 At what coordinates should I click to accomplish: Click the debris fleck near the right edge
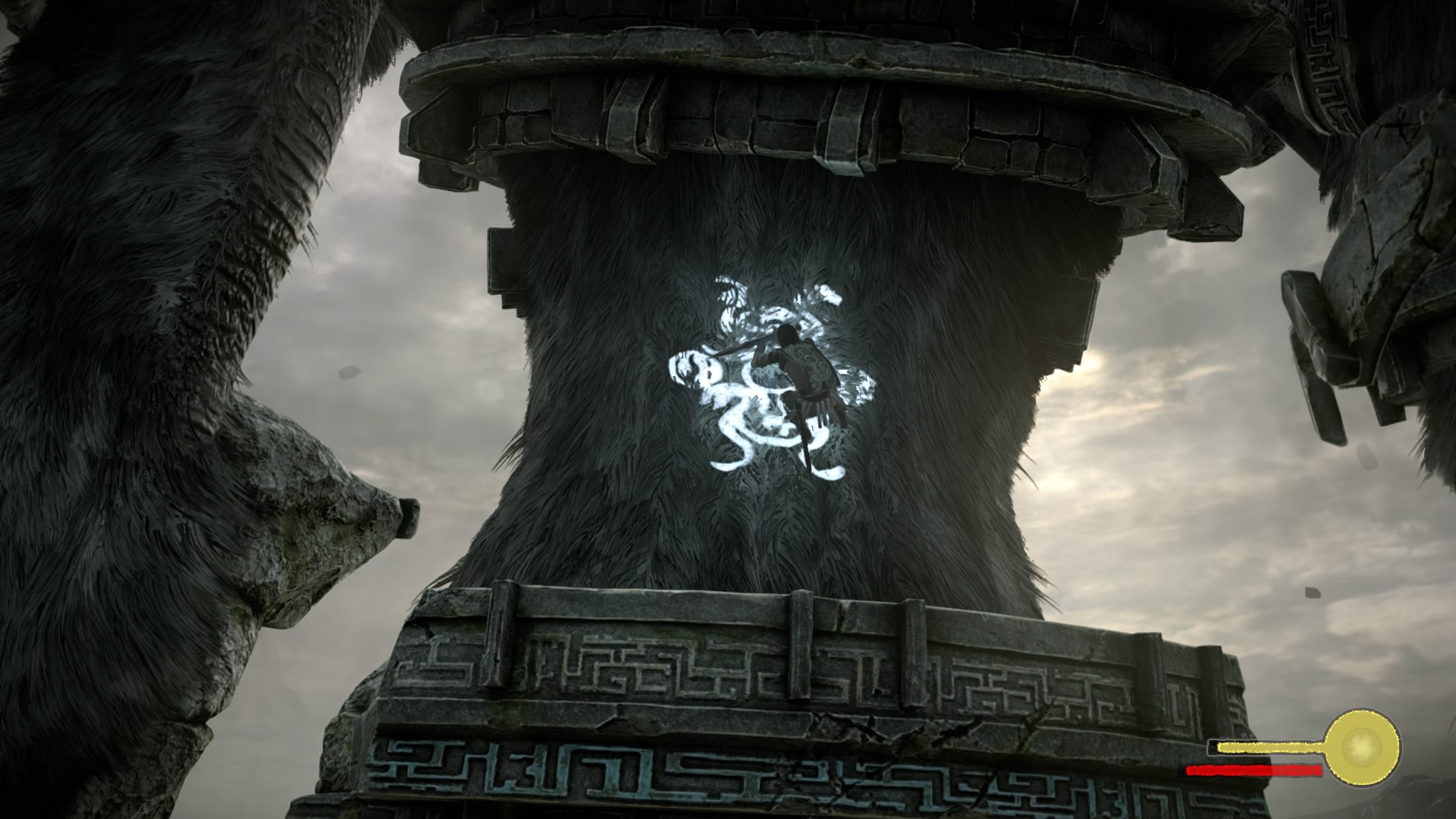(1367, 455)
